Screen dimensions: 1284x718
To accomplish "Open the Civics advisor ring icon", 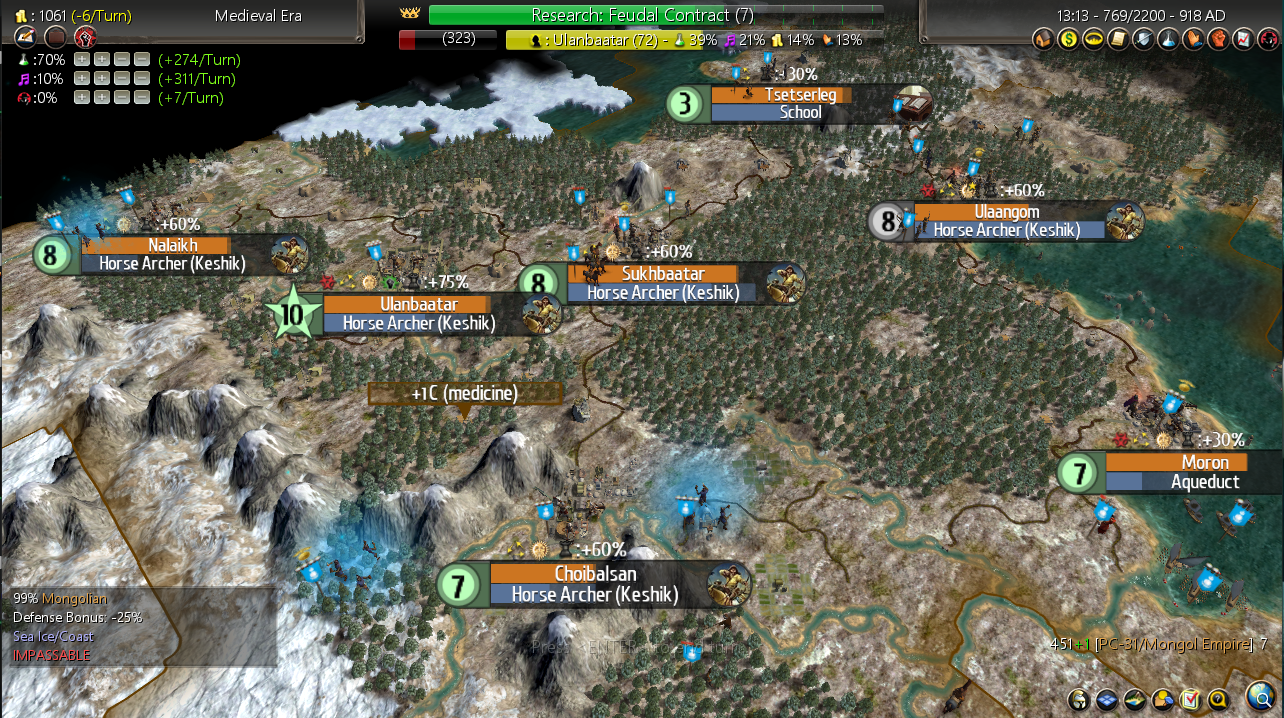I will point(1092,40).
